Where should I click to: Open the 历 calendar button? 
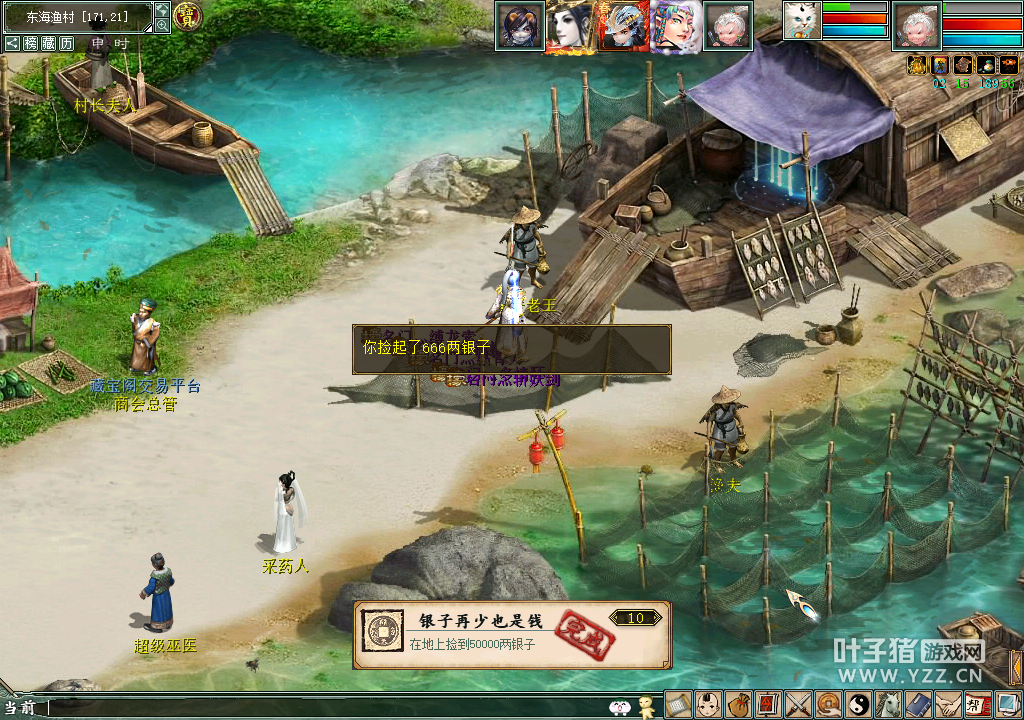click(67, 43)
